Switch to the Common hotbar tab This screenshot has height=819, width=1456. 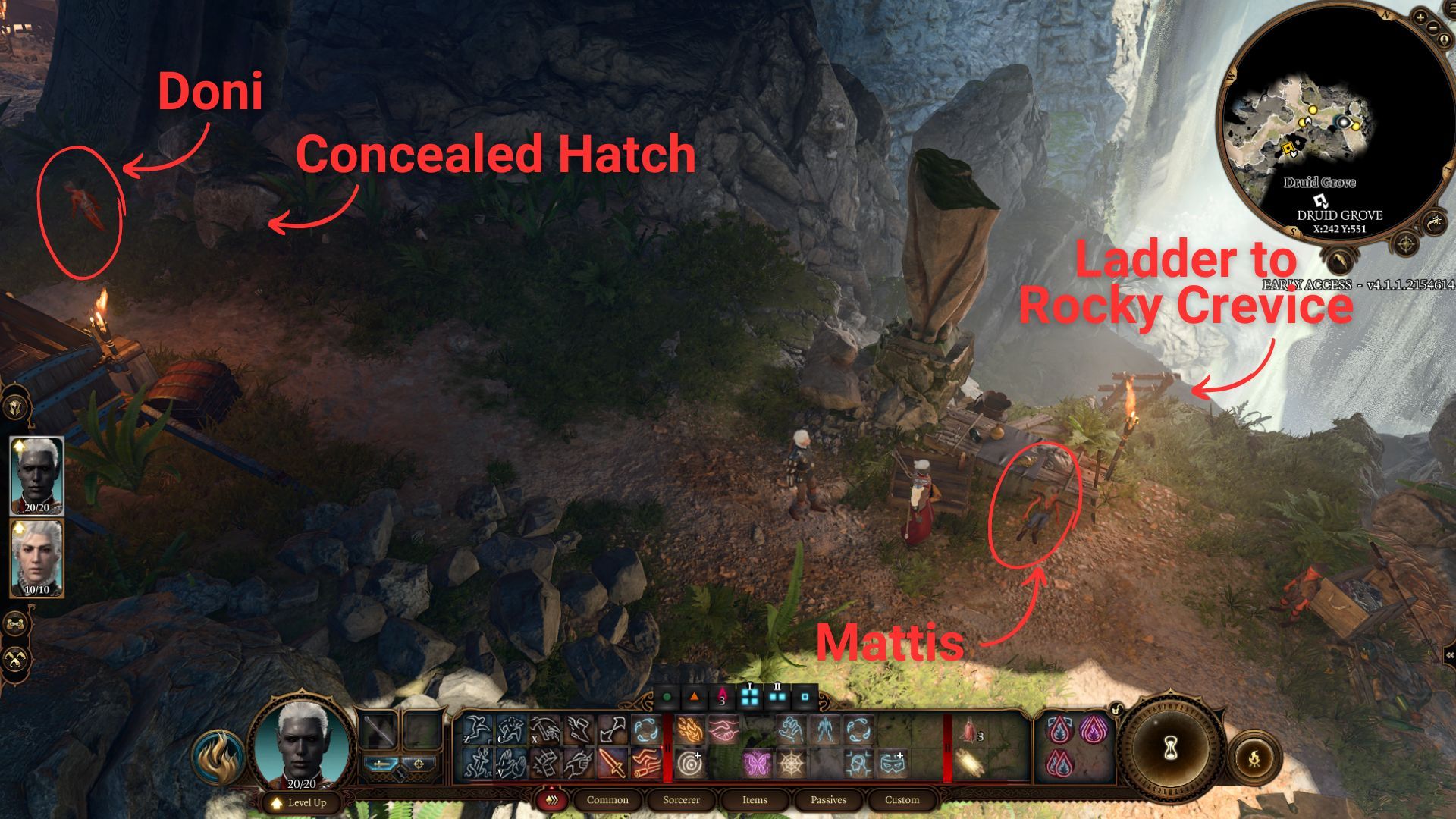pyautogui.click(x=607, y=800)
